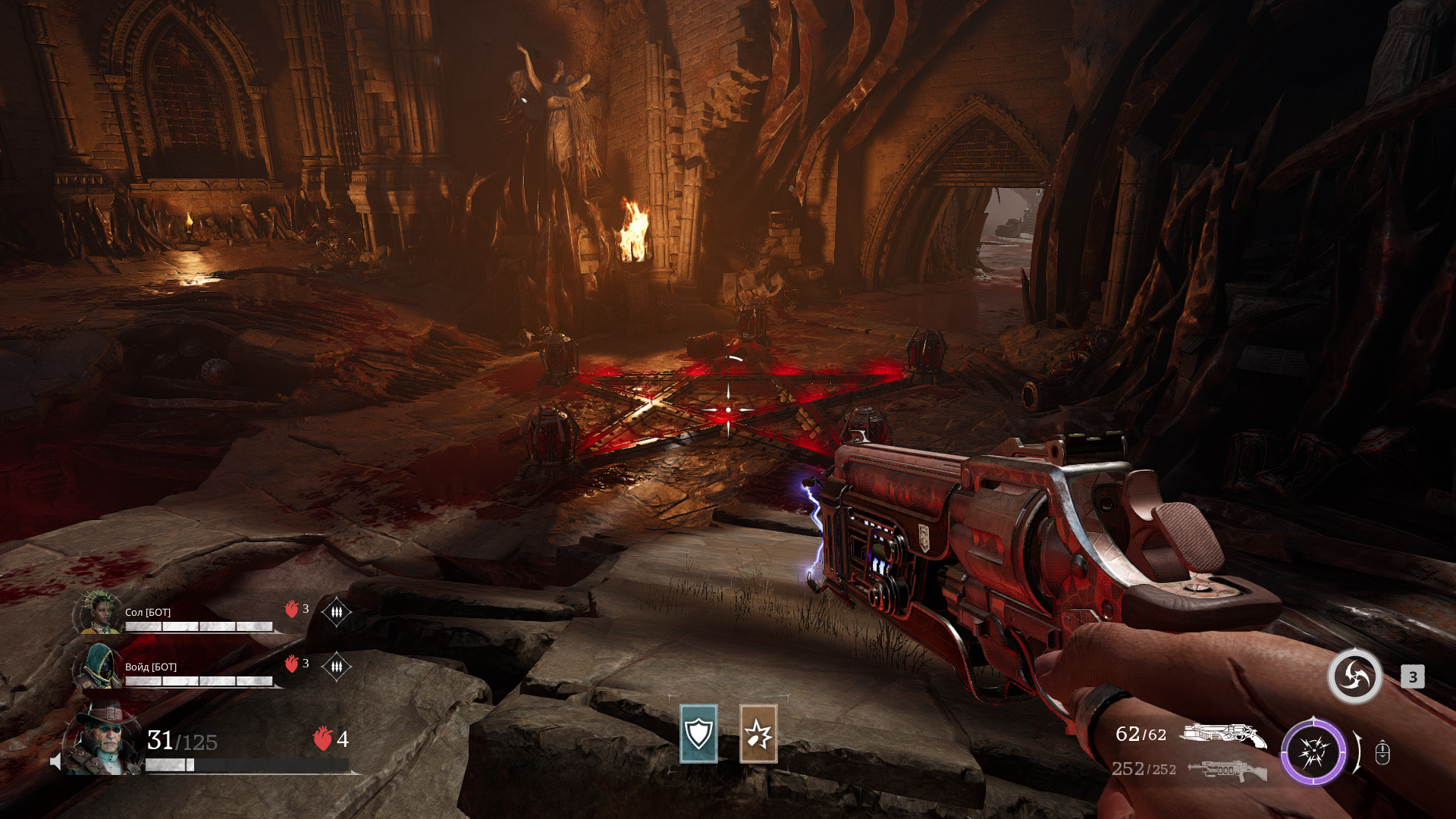
Task: Select the brown starburst card
Action: click(758, 733)
